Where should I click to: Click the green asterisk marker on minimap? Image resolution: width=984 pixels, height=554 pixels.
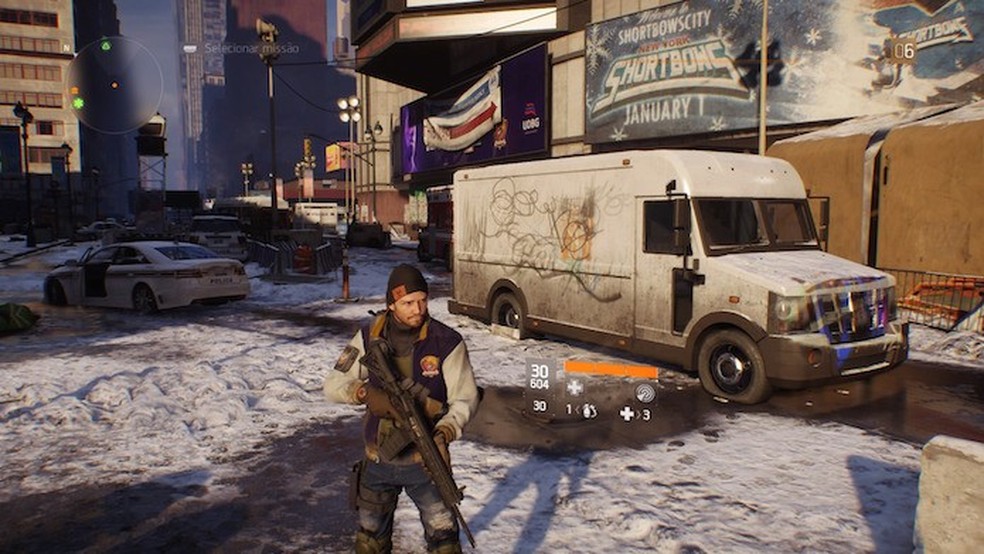(77, 103)
